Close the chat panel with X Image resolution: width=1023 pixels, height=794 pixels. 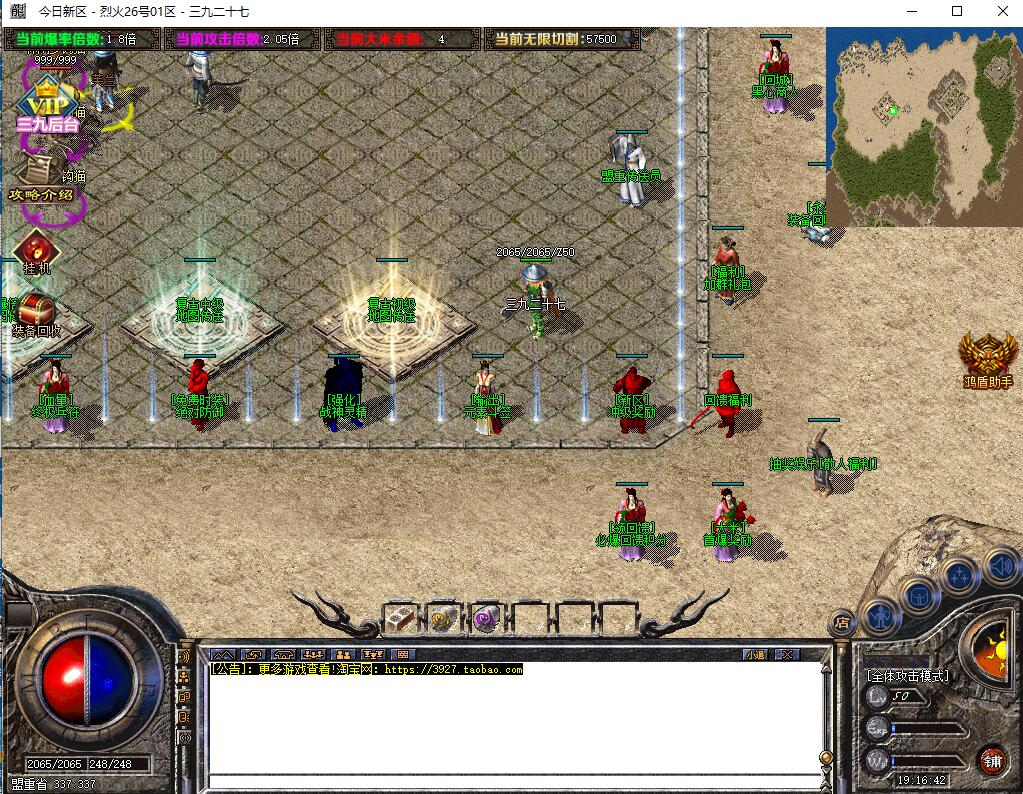point(787,654)
